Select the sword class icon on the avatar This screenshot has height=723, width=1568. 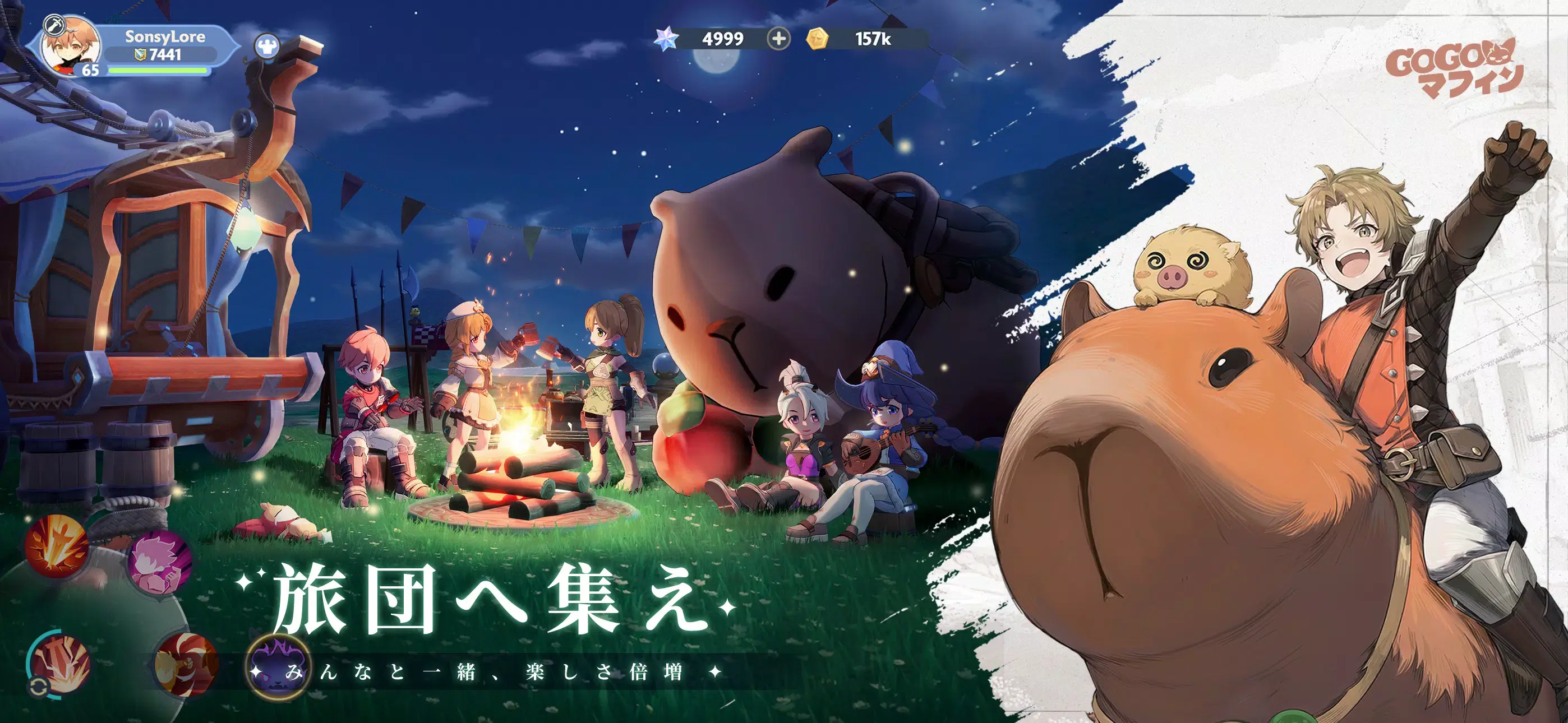[x=54, y=25]
